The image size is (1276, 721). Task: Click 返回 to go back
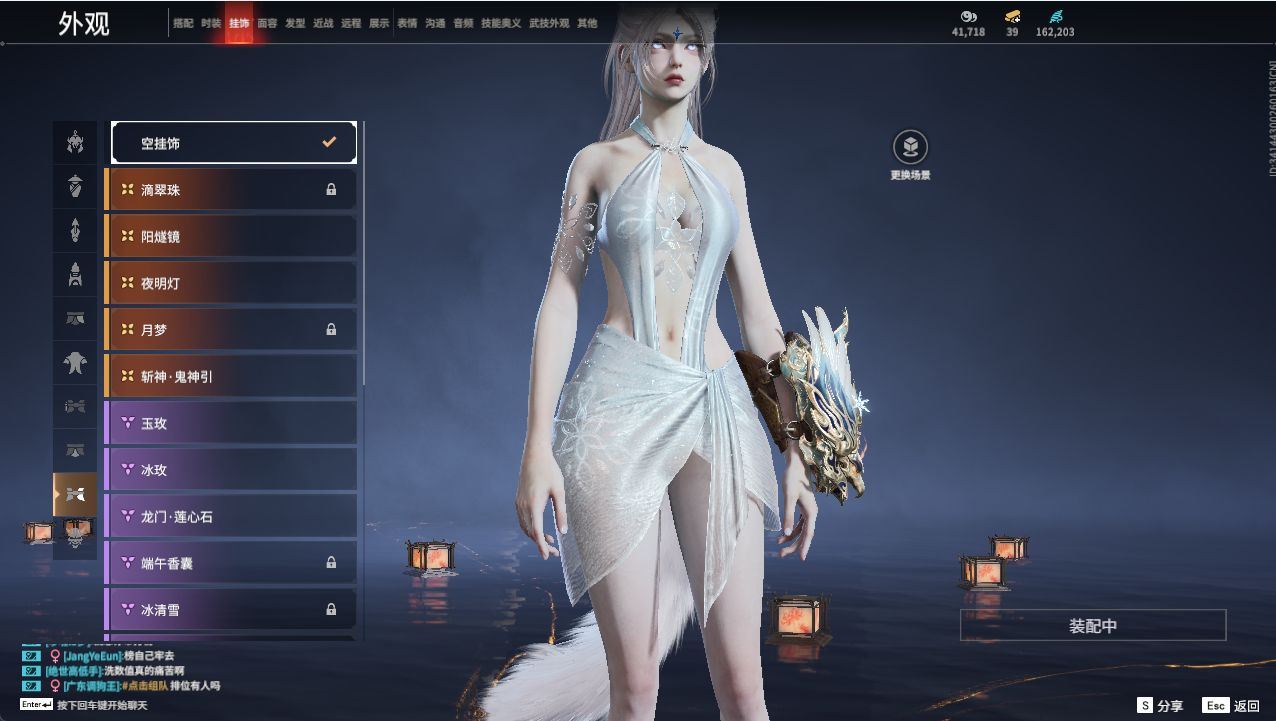point(1232,706)
